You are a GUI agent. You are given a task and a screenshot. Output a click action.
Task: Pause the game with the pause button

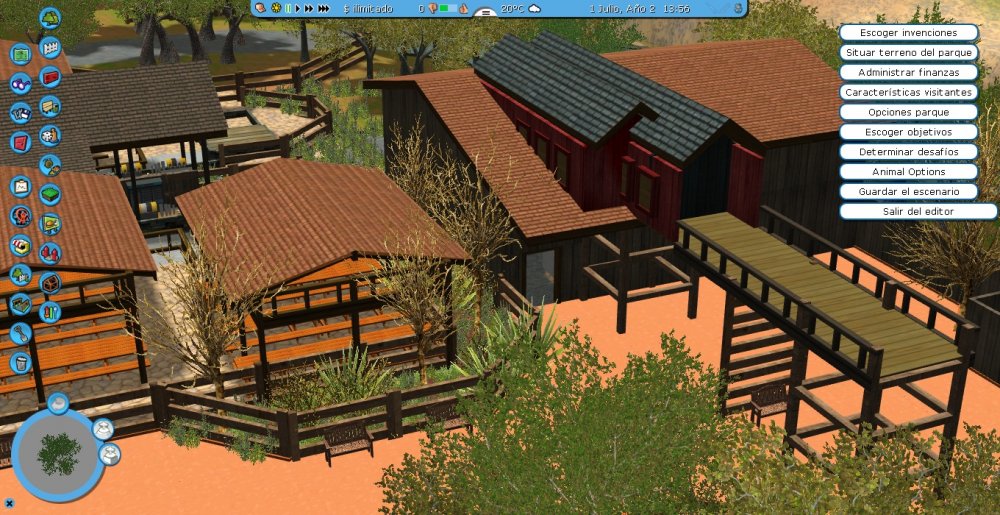coord(287,8)
